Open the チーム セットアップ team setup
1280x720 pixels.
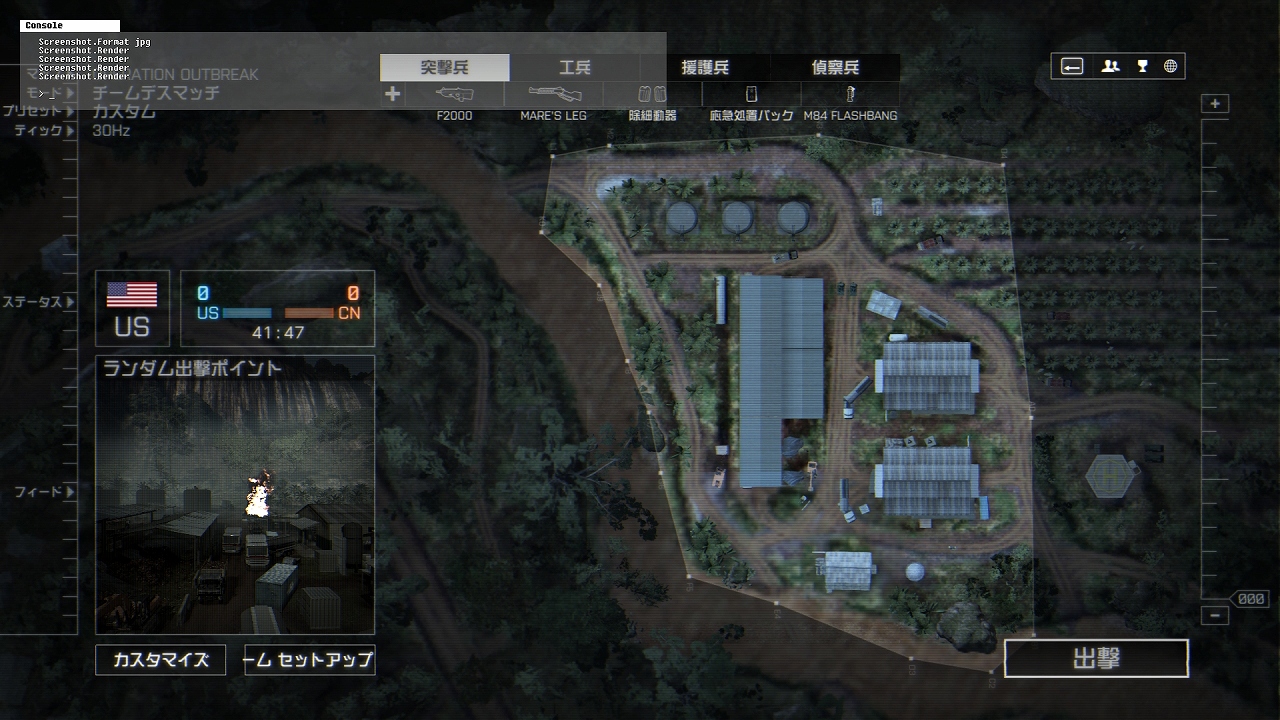(x=310, y=660)
